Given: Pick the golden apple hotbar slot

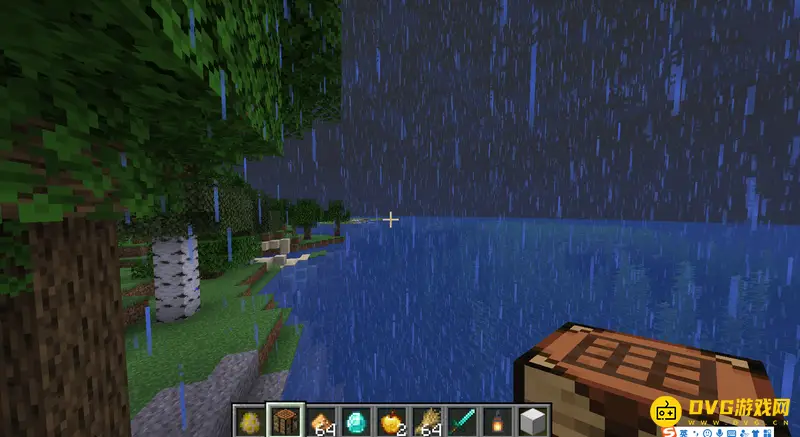Looking at the screenshot, I should point(391,421).
